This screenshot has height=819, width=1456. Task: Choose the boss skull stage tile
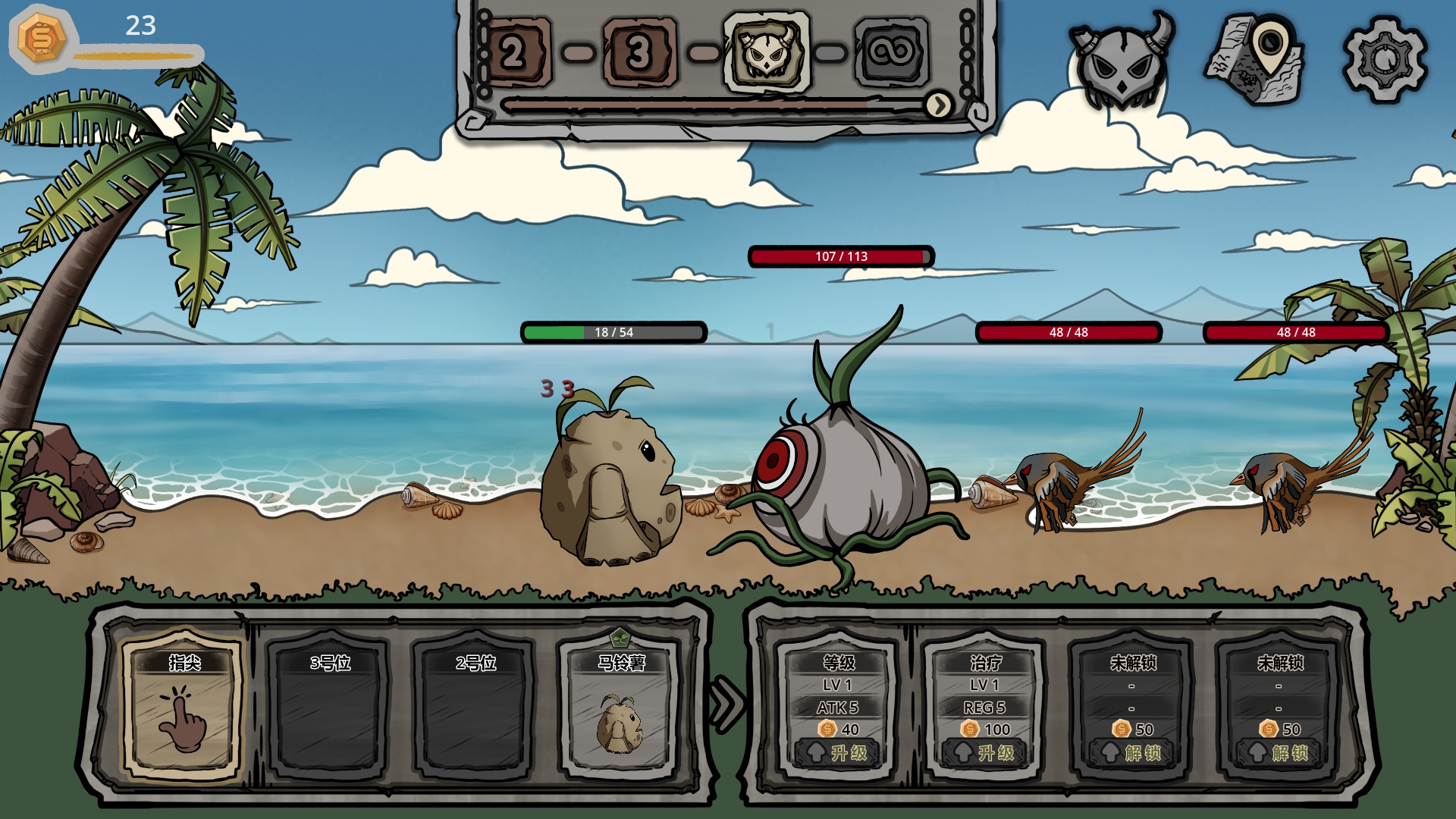[766, 53]
